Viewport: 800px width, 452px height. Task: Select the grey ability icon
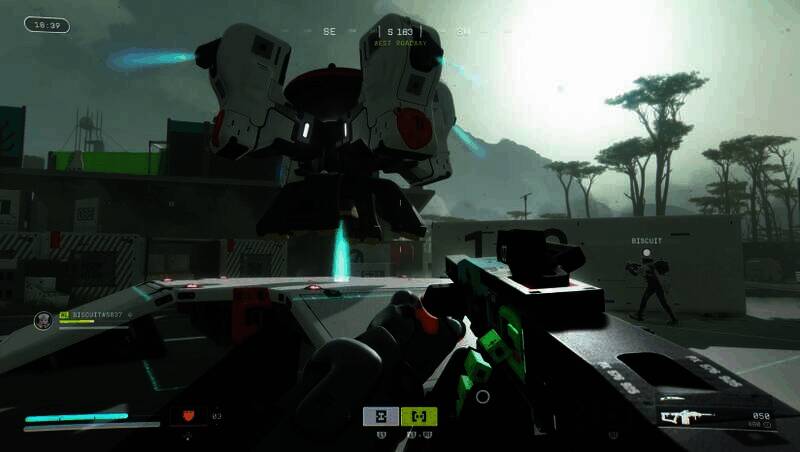[x=381, y=416]
